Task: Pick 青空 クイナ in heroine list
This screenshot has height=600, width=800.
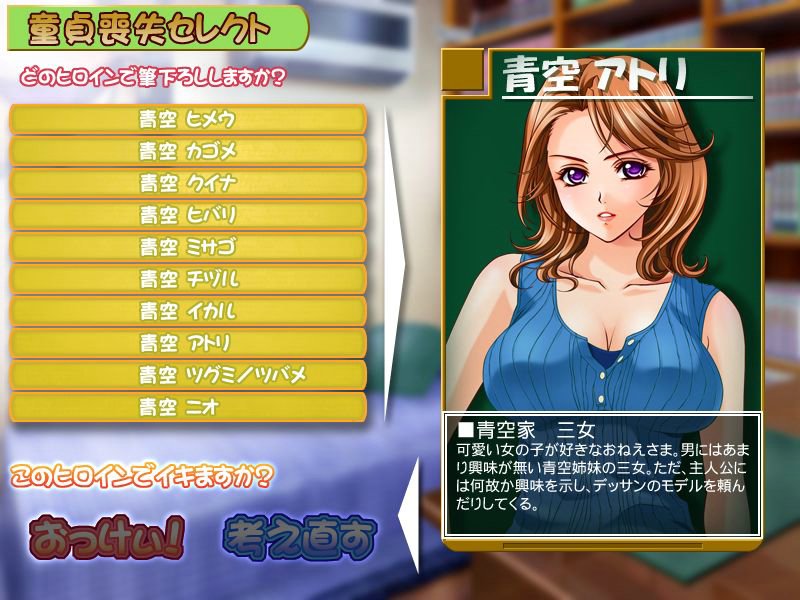Action: (188, 183)
